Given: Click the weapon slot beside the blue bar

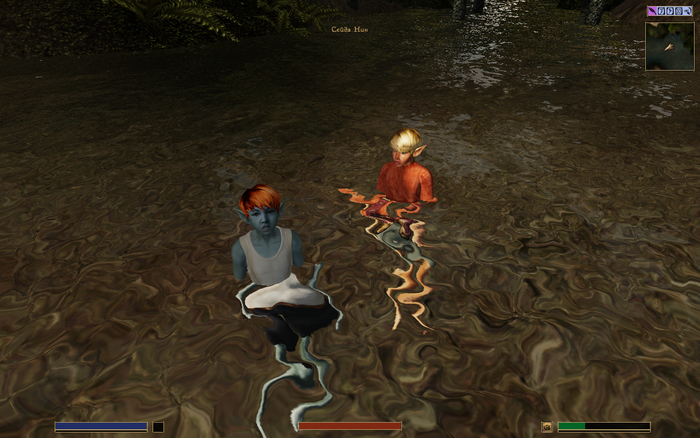Looking at the screenshot, I should tap(158, 427).
